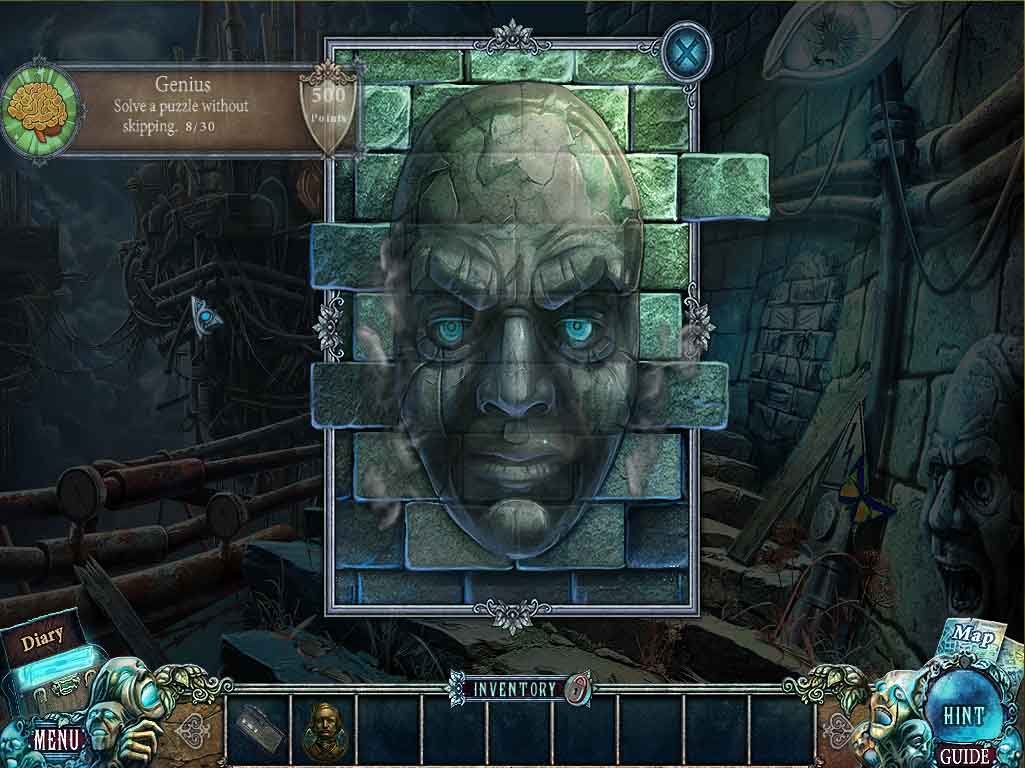Open the strategy Guide
The height and width of the screenshot is (768, 1025).
[x=965, y=756]
